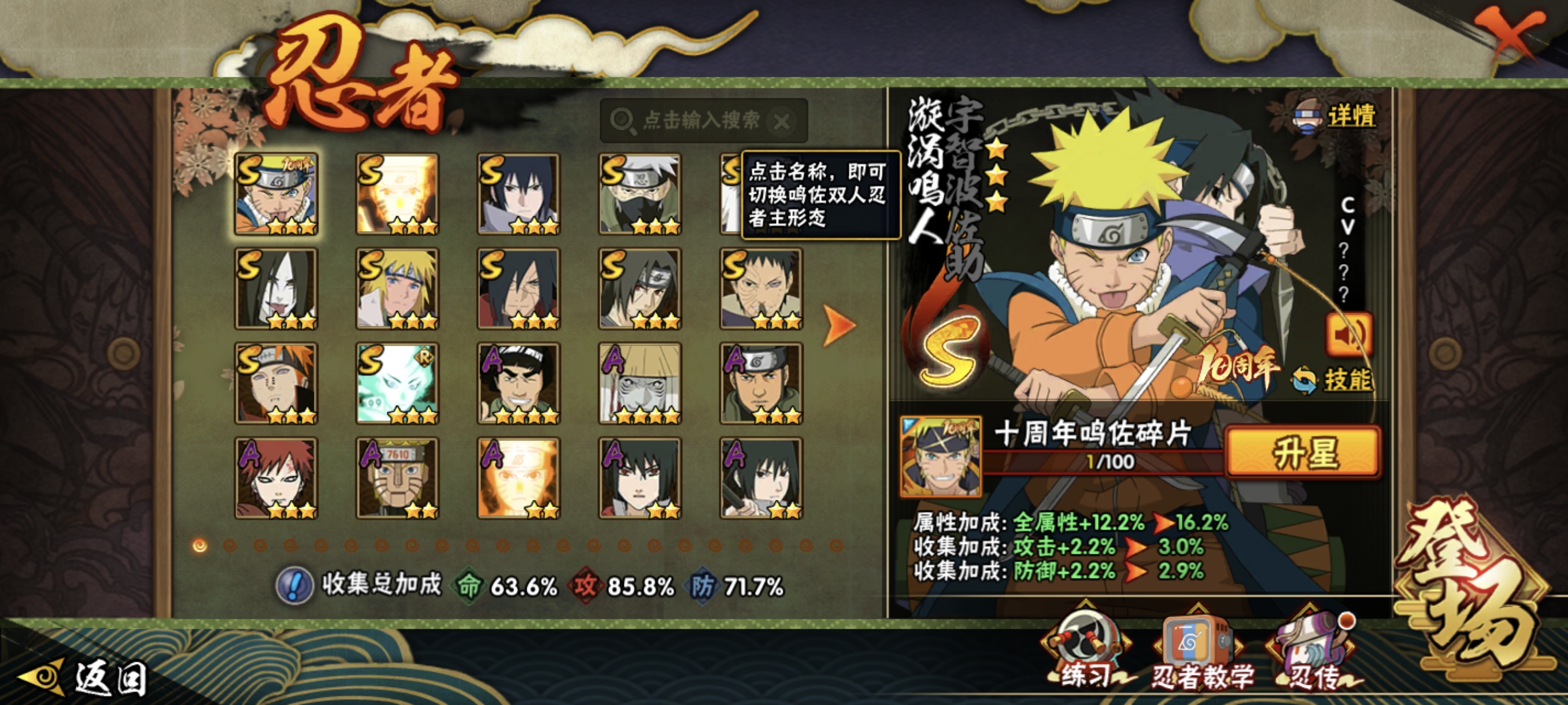Tap the 升星 star upgrade button

tap(1303, 452)
